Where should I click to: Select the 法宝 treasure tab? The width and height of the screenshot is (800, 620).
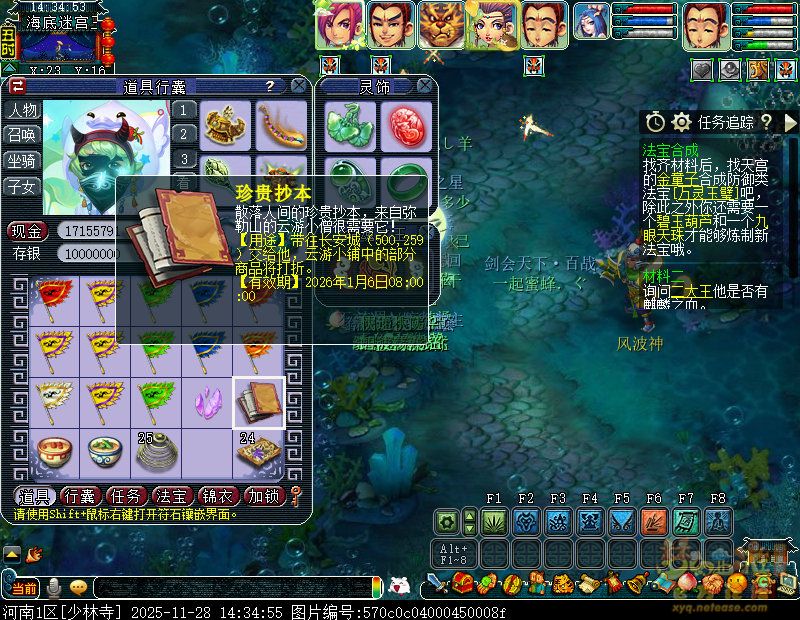click(x=169, y=496)
